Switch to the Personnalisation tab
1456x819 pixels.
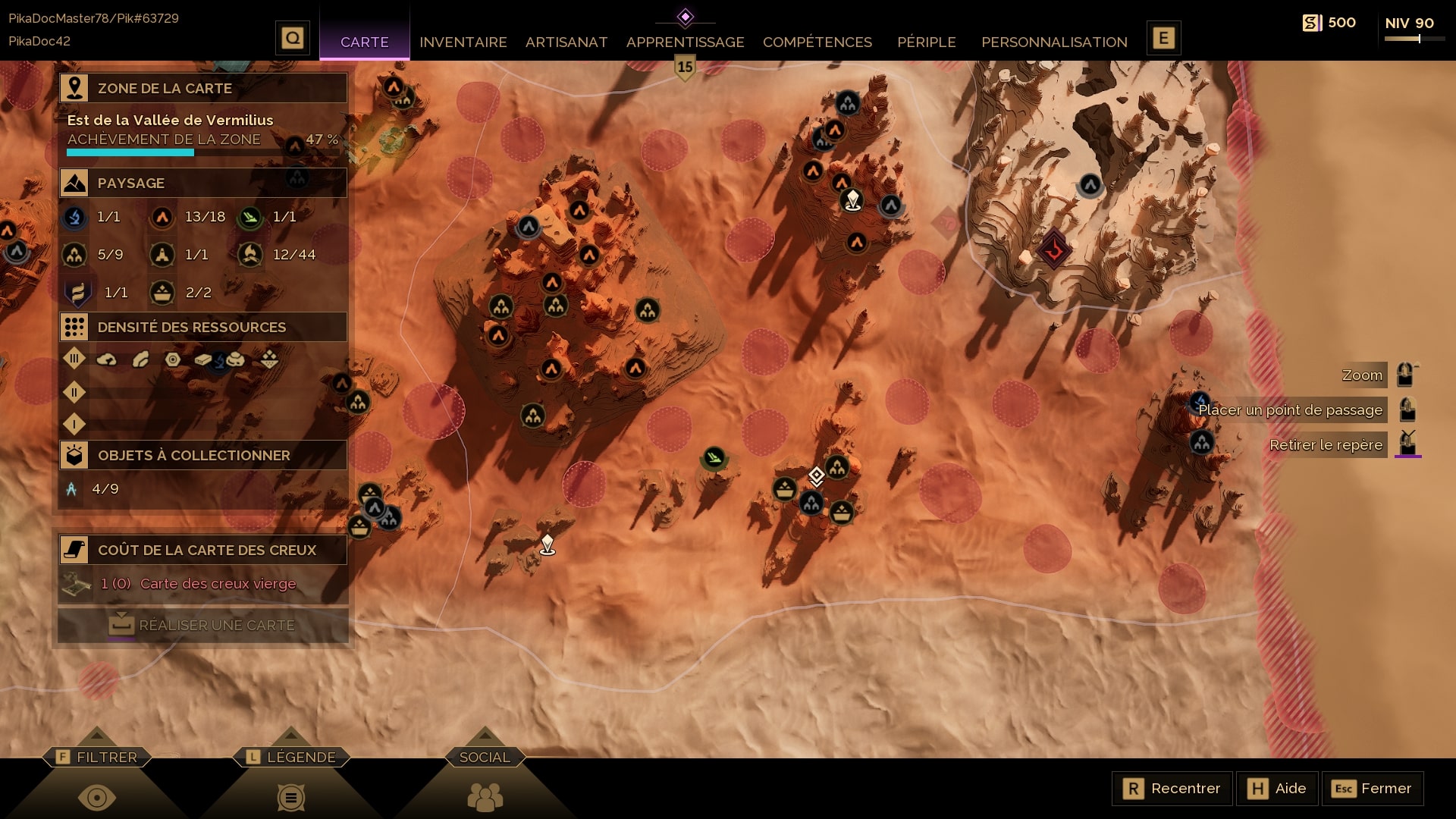(1054, 42)
